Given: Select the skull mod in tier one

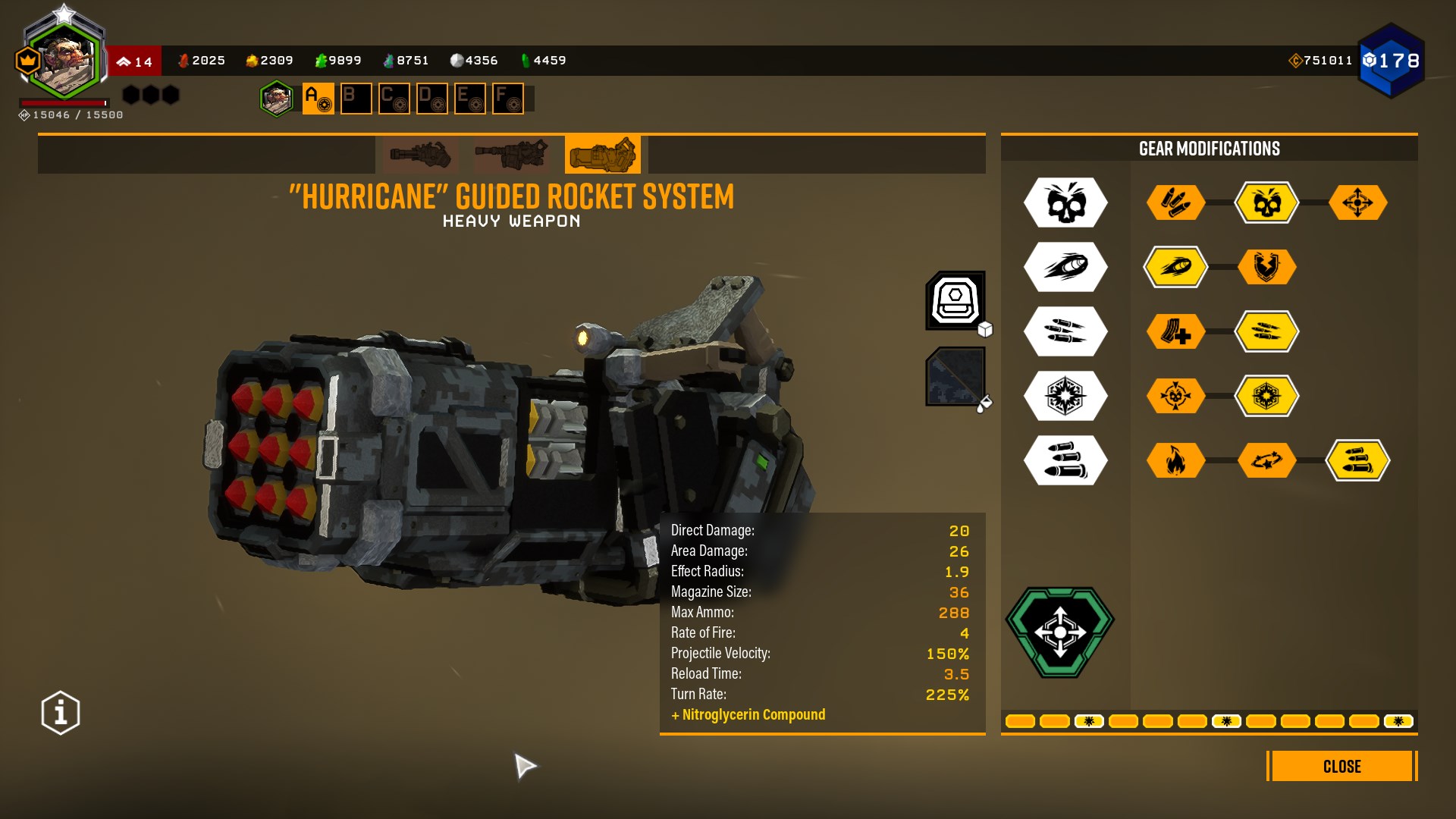Looking at the screenshot, I should [x=1266, y=202].
